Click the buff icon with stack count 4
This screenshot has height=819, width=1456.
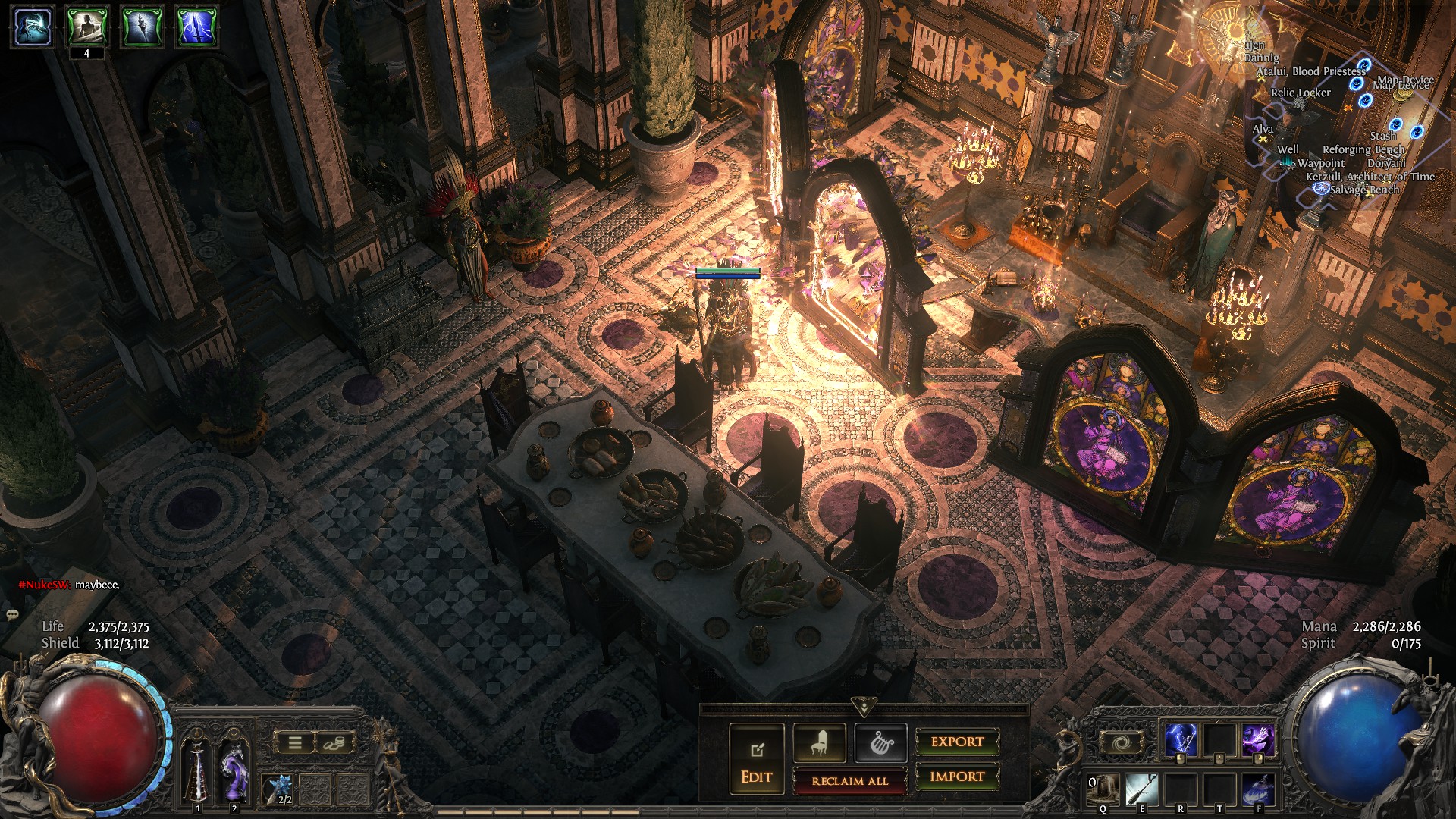pos(87,27)
